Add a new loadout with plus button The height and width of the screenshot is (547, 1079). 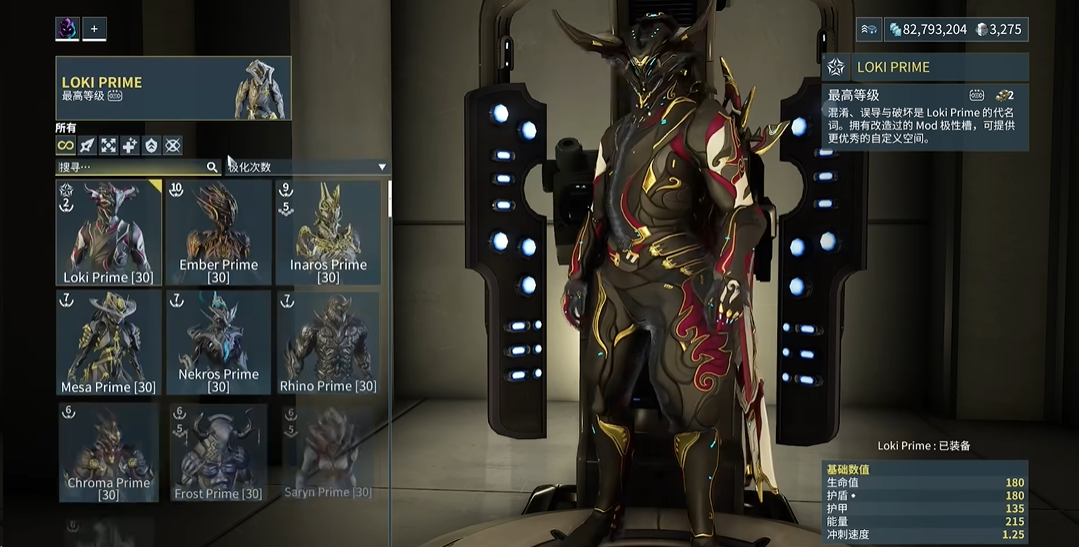[94, 29]
